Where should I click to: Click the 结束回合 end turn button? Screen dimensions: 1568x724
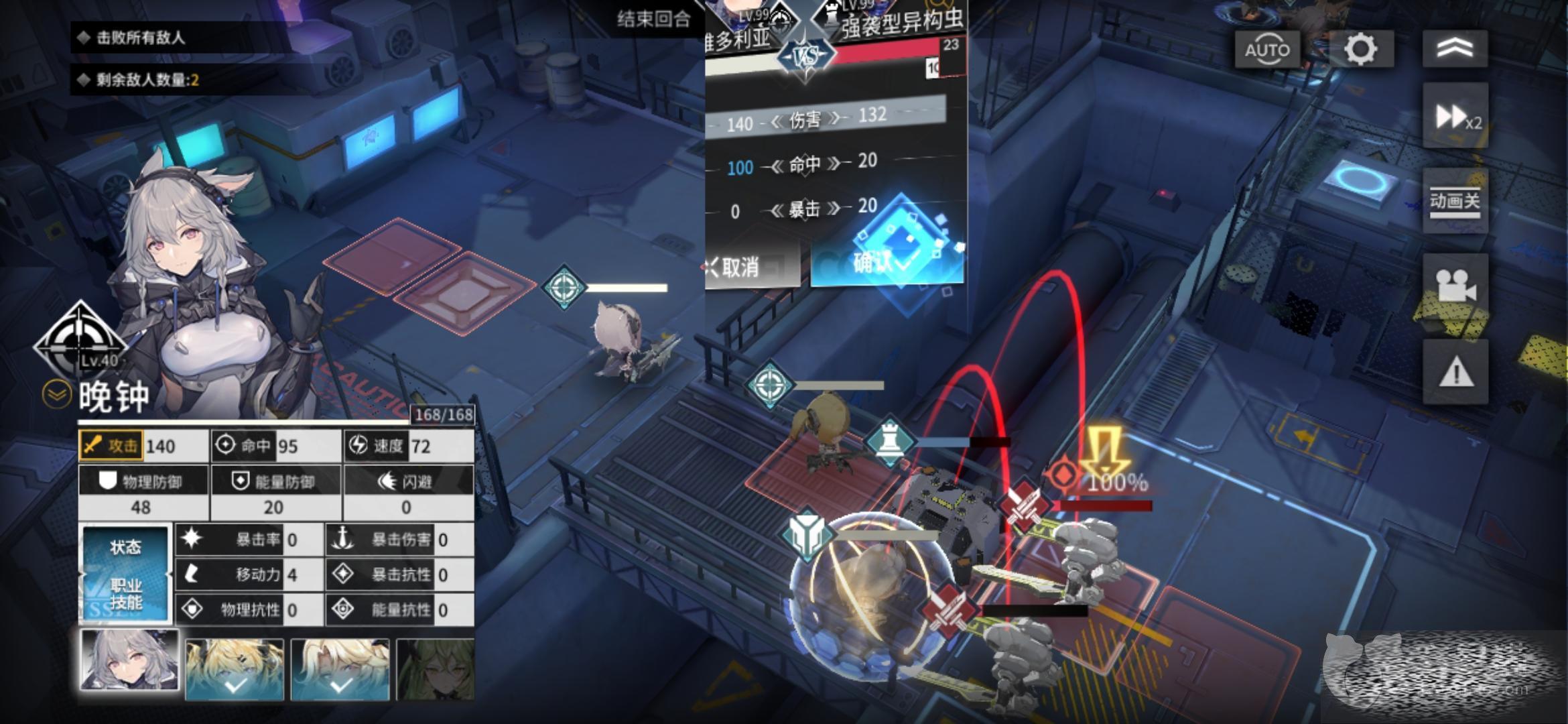[x=653, y=19]
